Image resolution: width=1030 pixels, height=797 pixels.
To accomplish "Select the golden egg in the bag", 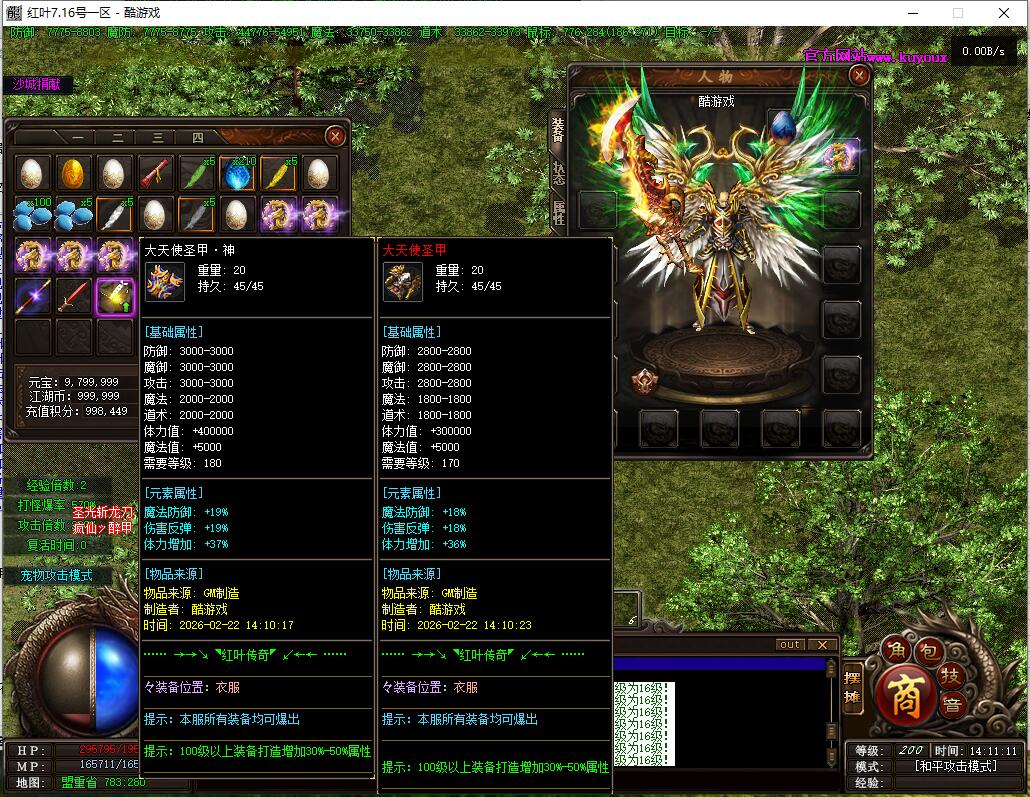I will (73, 174).
